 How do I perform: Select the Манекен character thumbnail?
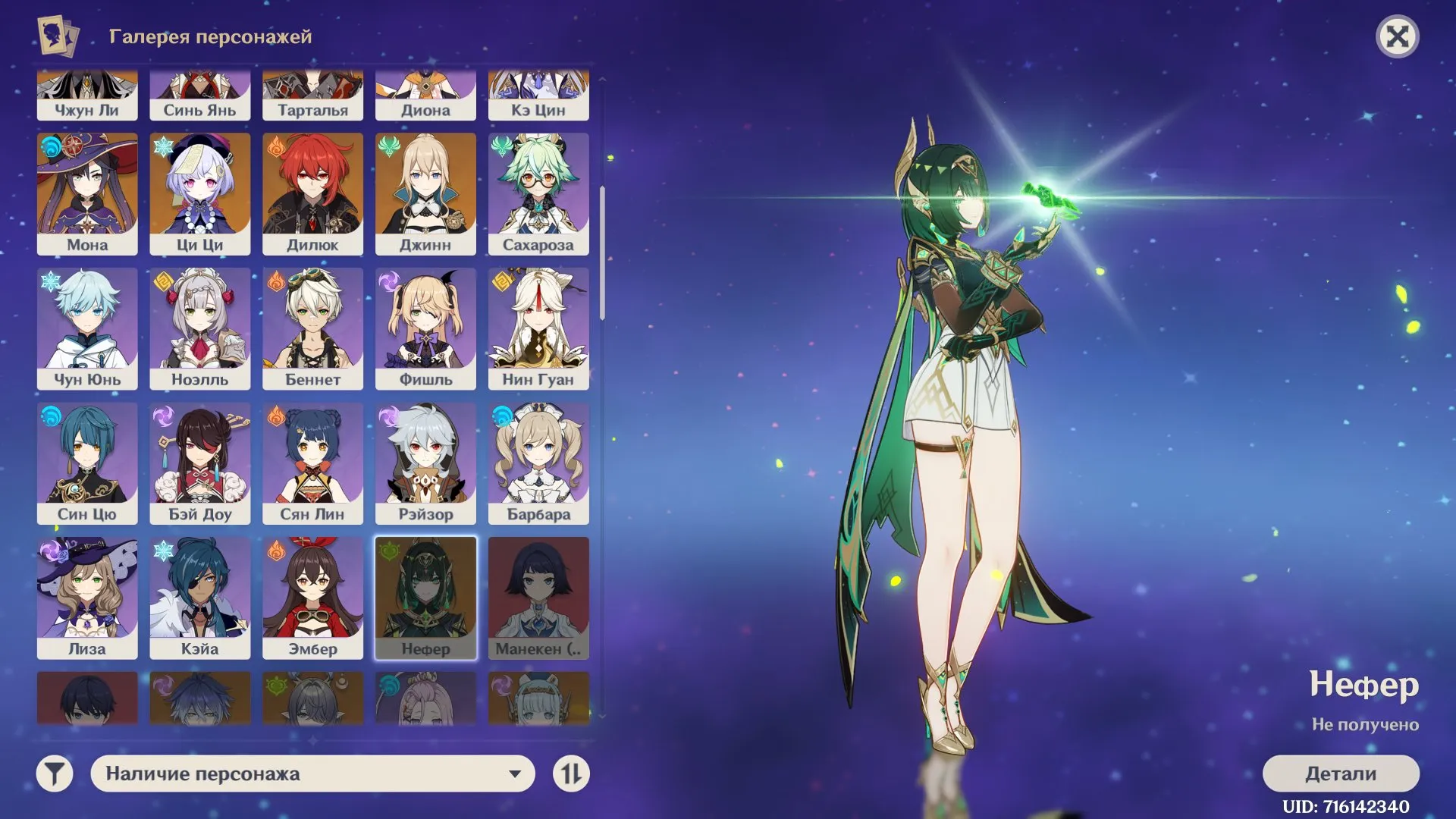(539, 598)
